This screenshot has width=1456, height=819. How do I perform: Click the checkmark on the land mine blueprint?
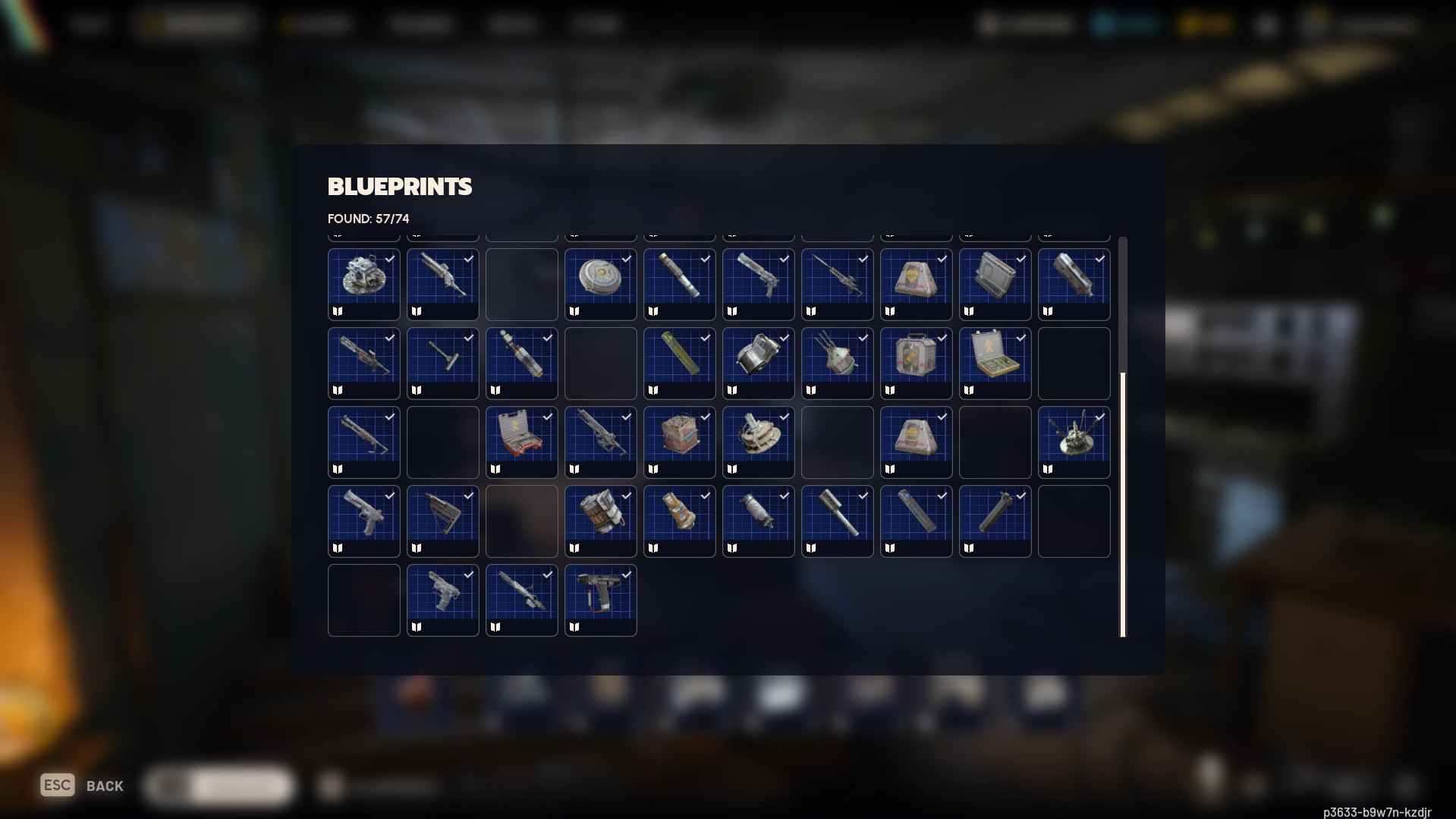click(626, 258)
